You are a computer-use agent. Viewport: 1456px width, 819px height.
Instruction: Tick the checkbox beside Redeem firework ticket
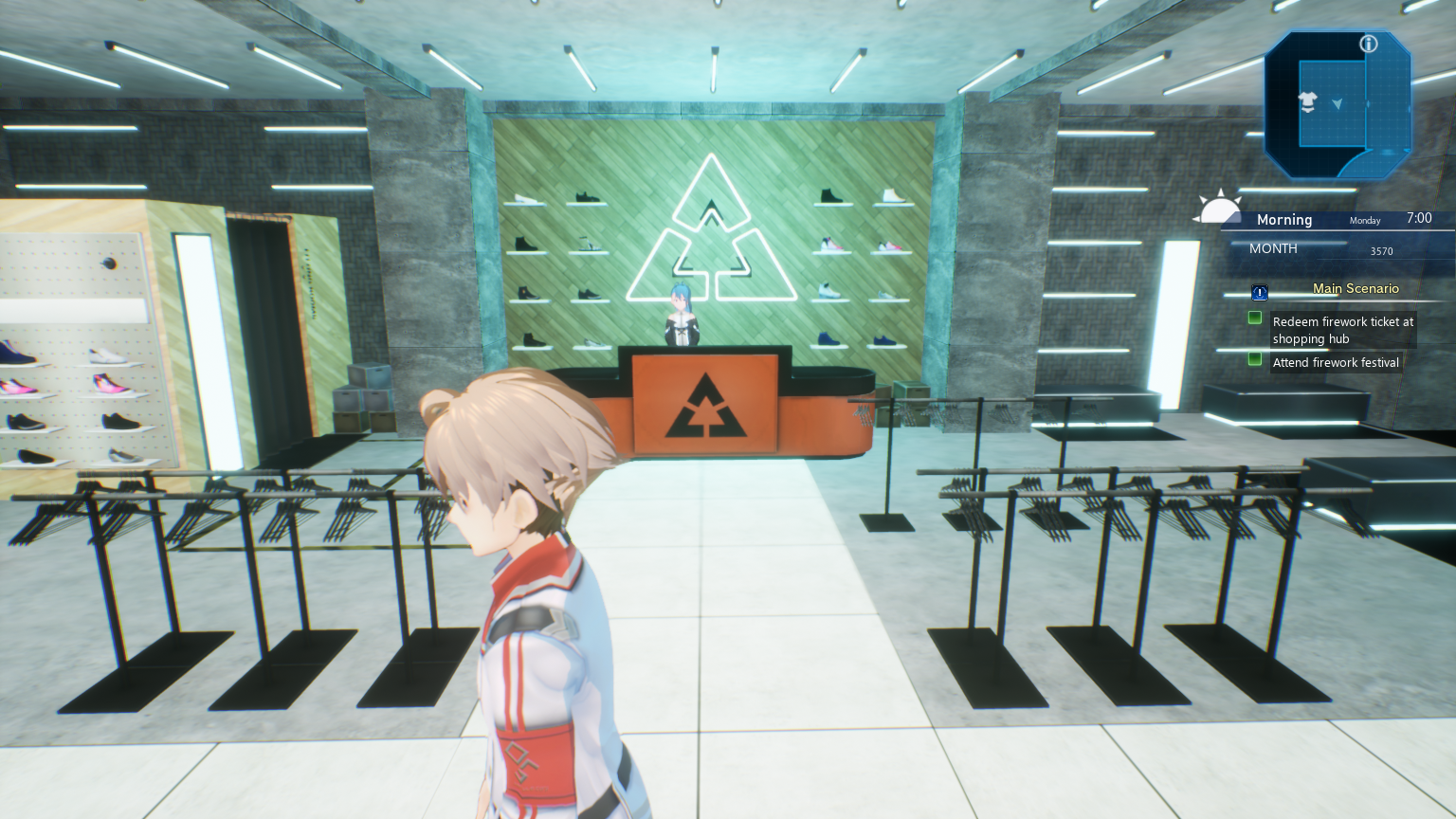click(x=1255, y=318)
